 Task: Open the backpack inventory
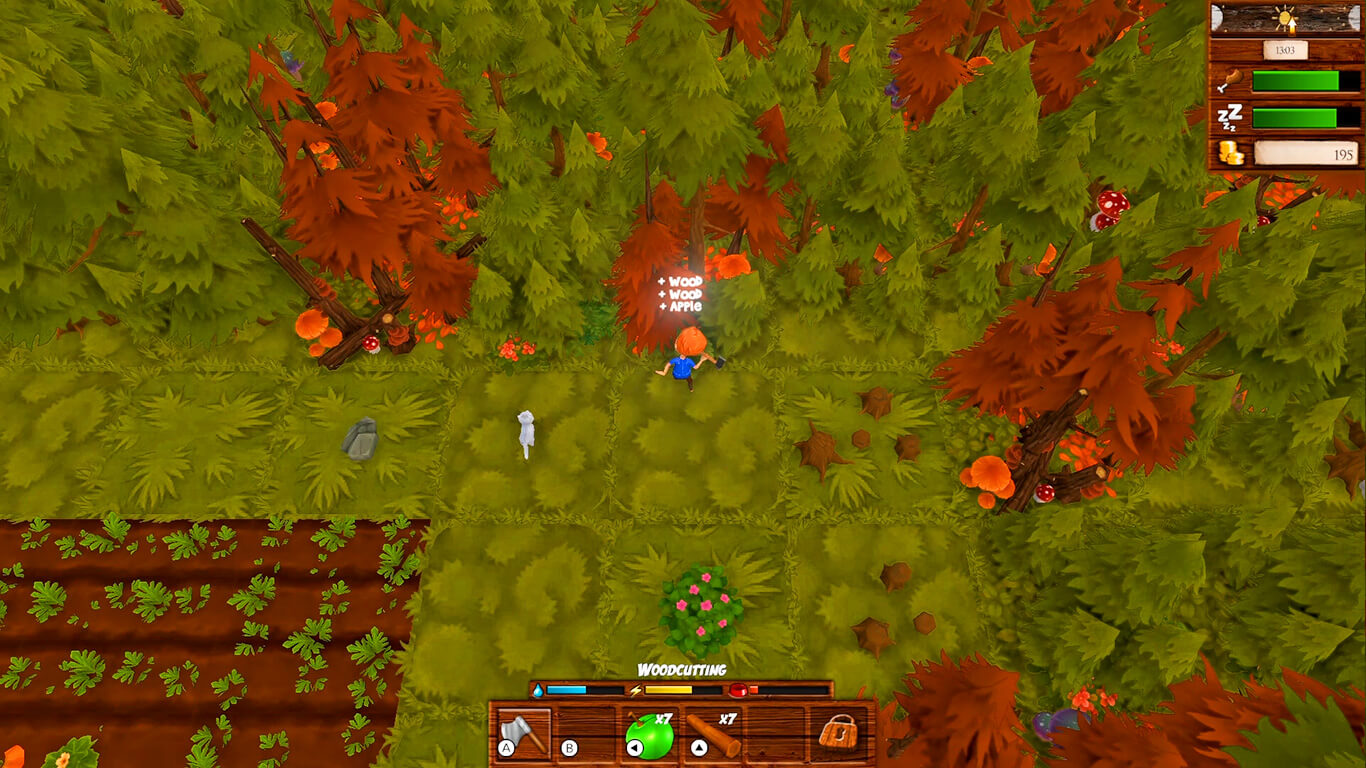tap(838, 733)
